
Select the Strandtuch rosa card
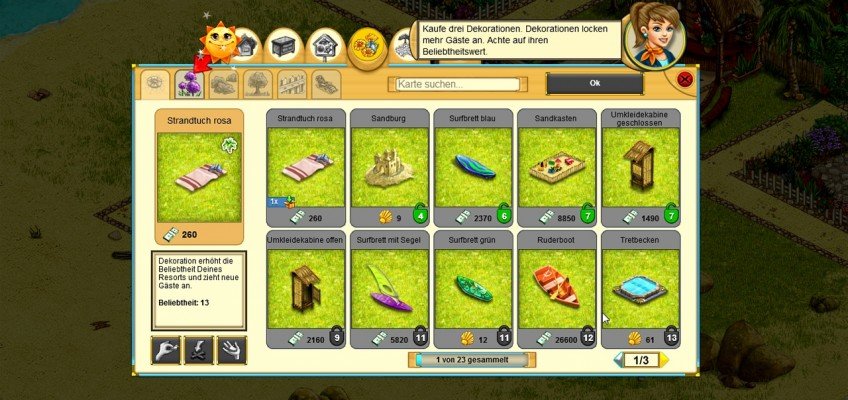[x=305, y=167]
